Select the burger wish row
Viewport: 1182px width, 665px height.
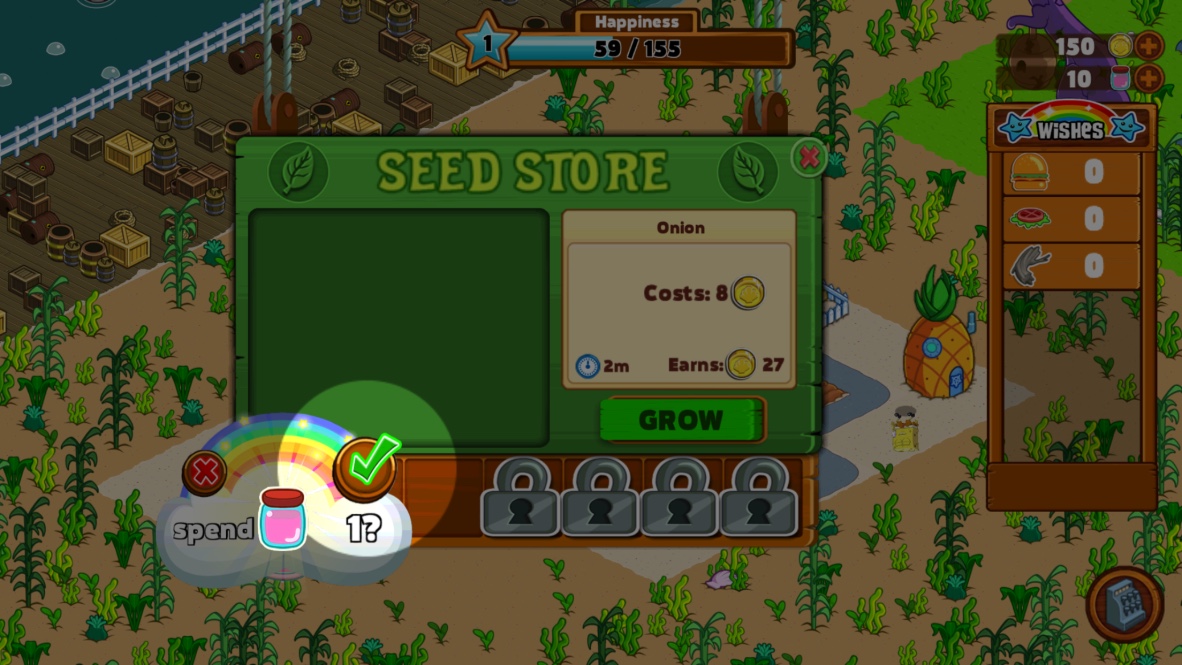click(x=1071, y=173)
